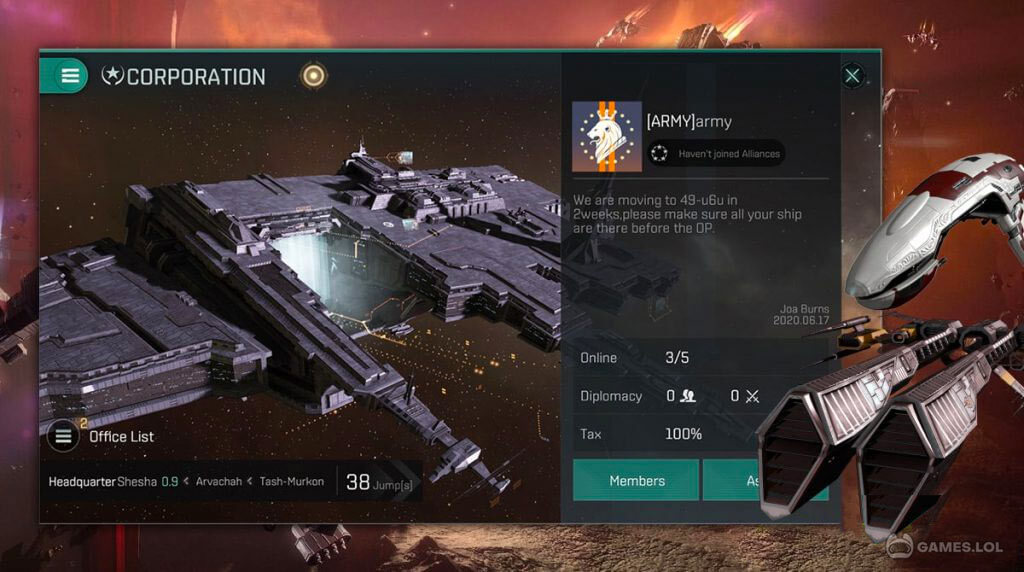The height and width of the screenshot is (572, 1024).
Task: Select the gold ring icon in header
Action: tap(314, 76)
